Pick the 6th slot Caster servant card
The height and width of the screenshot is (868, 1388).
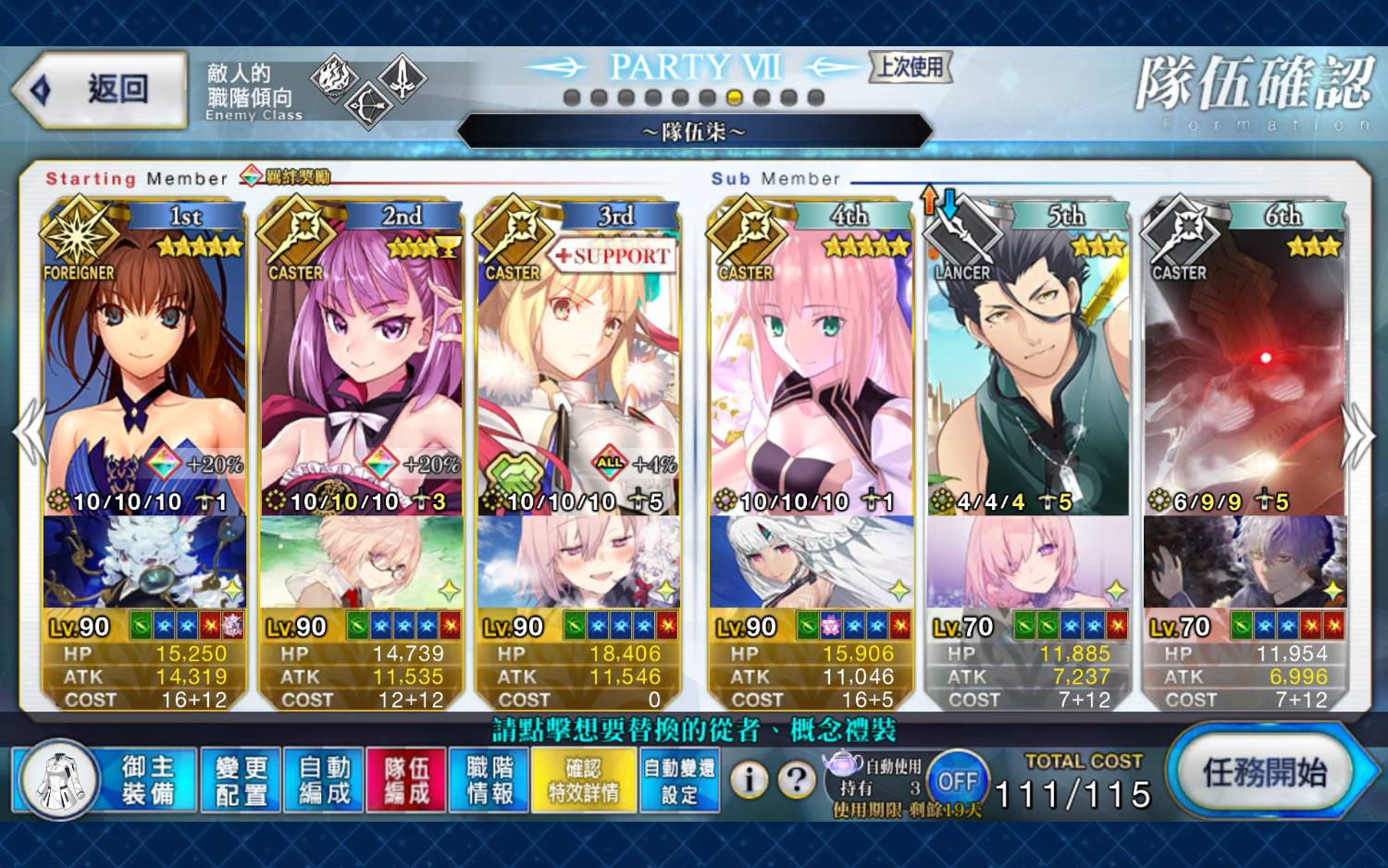click(1245, 370)
